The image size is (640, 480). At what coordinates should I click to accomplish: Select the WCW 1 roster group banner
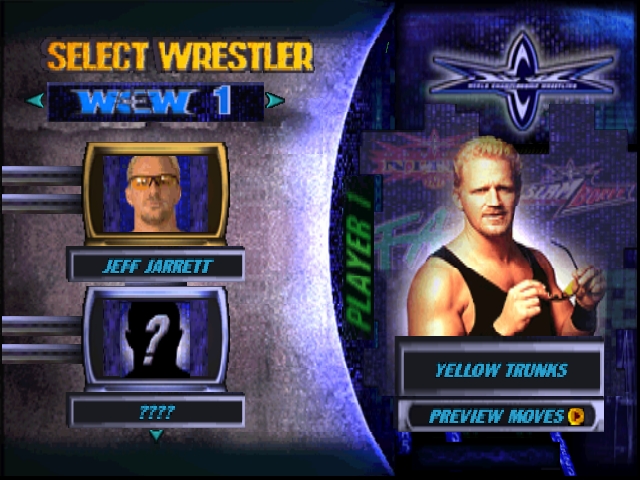click(155, 101)
